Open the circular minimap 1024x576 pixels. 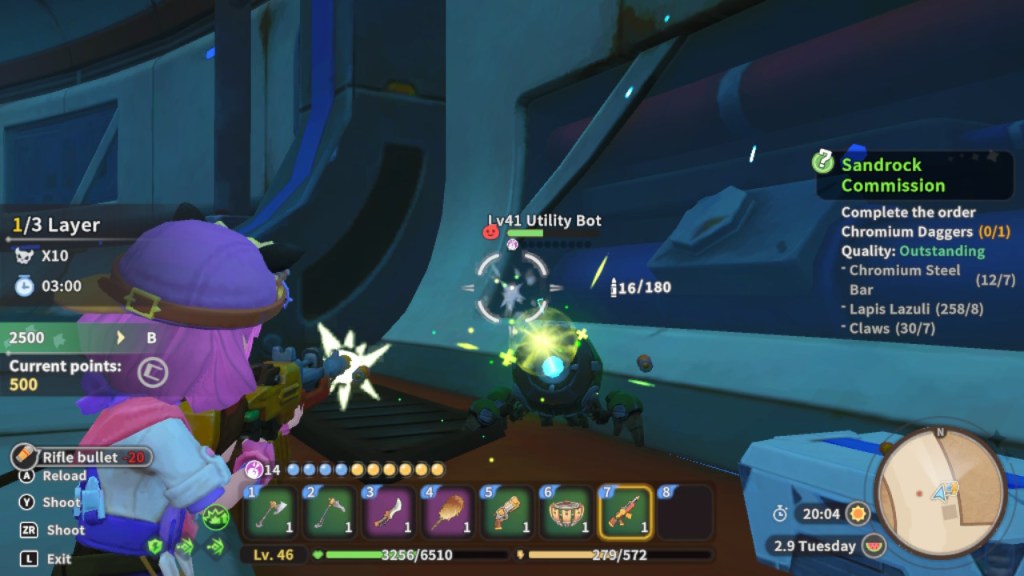pyautogui.click(x=939, y=490)
